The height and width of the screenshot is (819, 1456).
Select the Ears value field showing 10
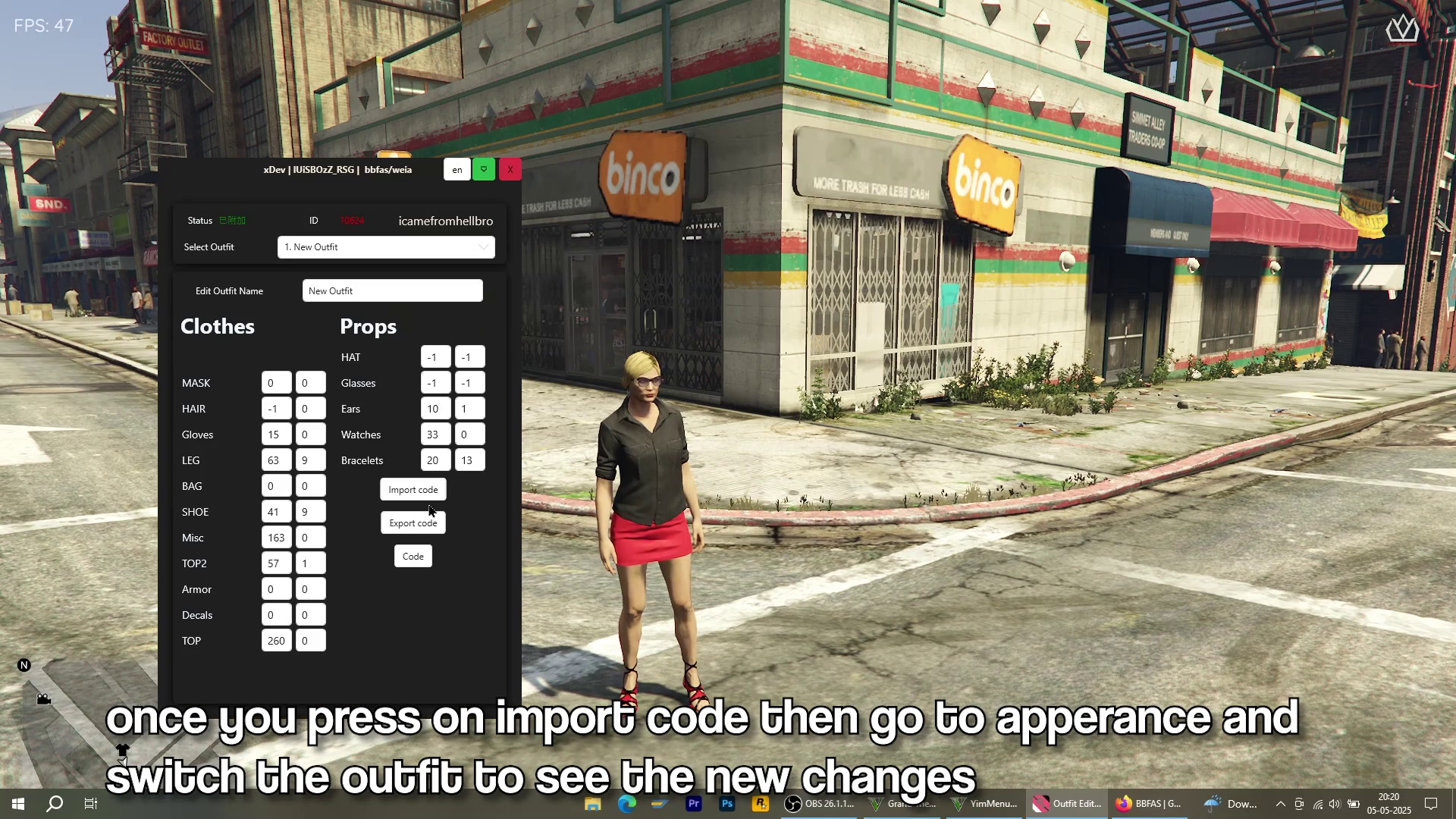tap(435, 409)
